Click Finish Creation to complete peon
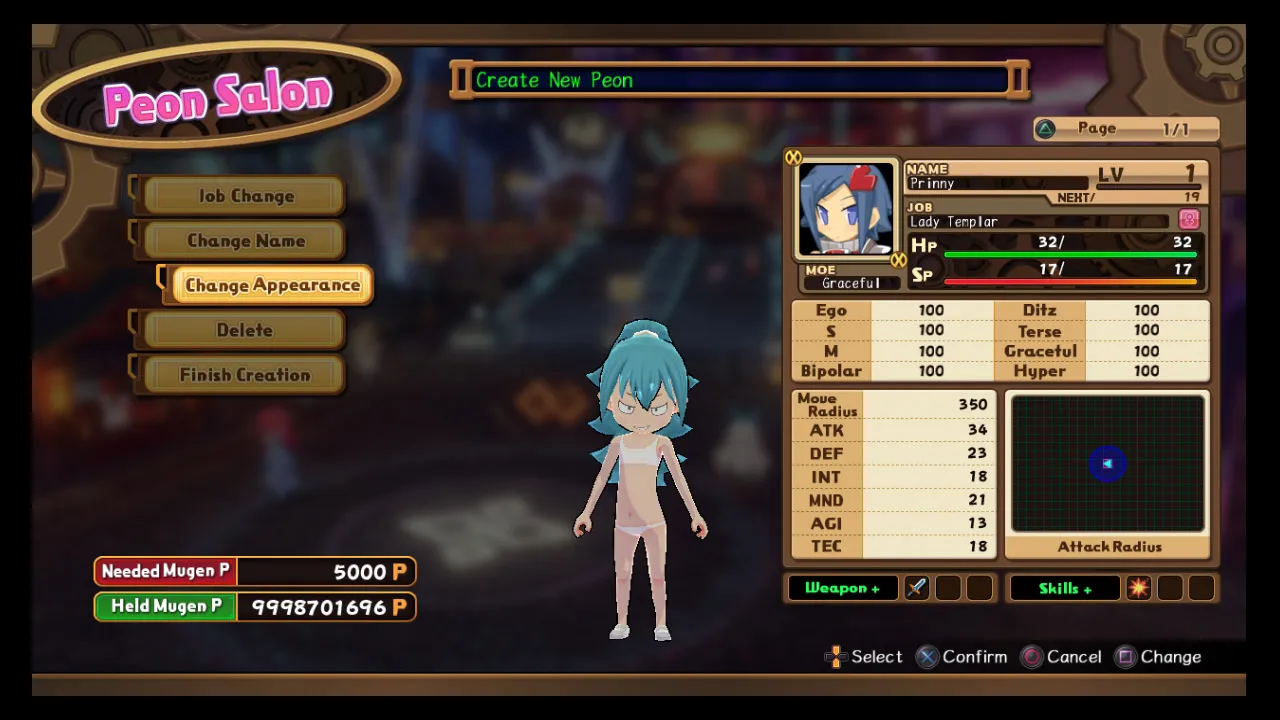 click(x=245, y=375)
